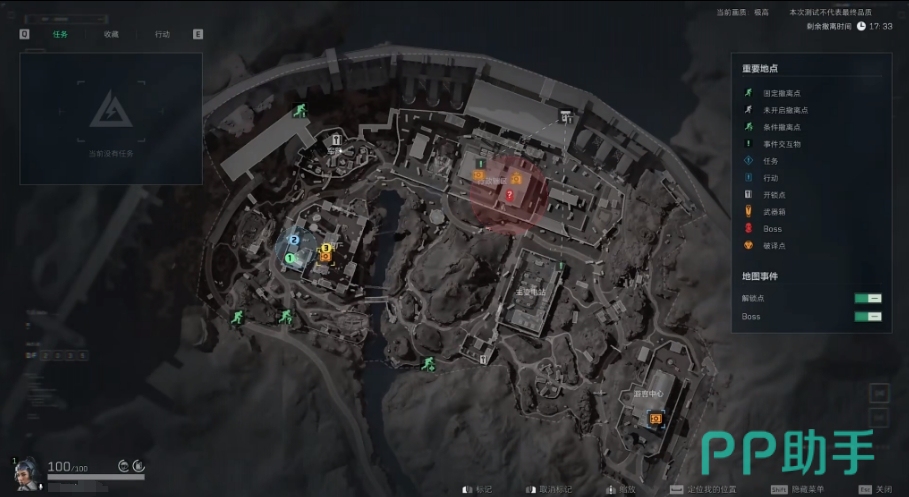Click the empty mission panel
The height and width of the screenshot is (497, 909).
tap(111, 118)
